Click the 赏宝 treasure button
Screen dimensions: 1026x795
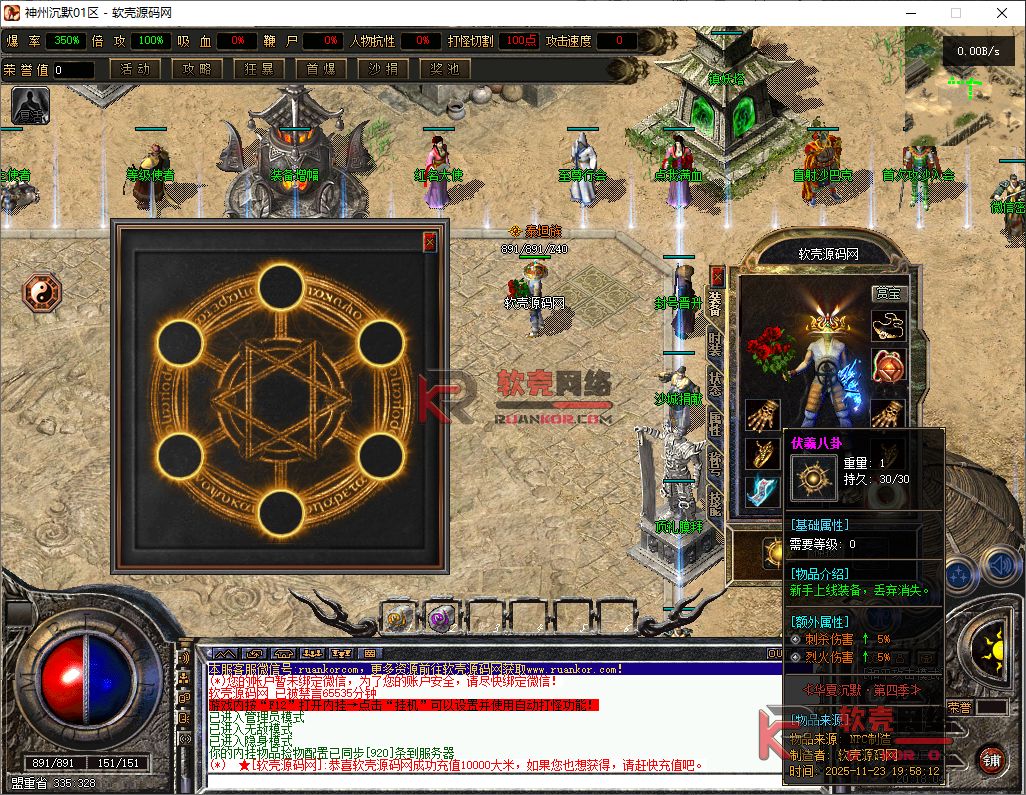click(x=887, y=293)
